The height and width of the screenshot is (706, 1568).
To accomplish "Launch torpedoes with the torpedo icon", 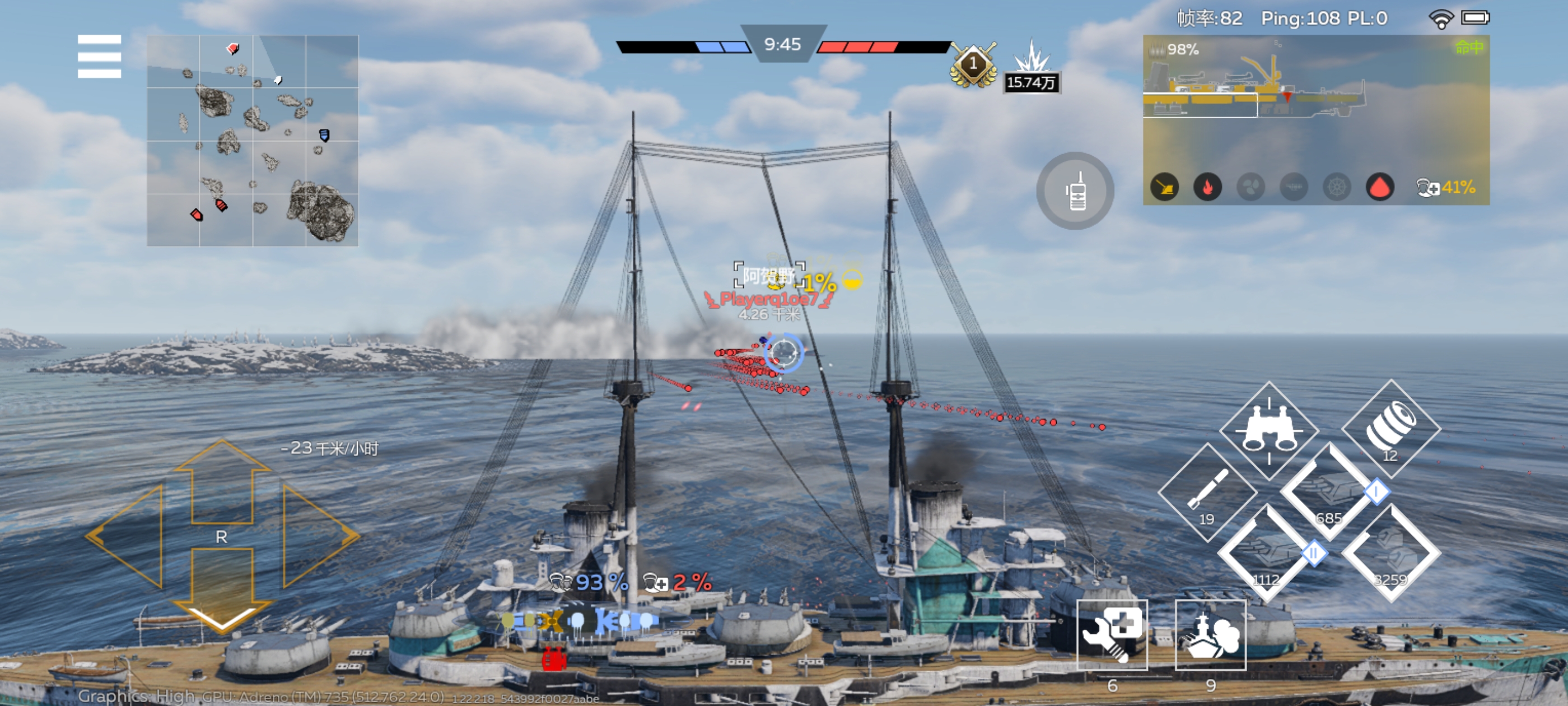I will [x=1206, y=493].
